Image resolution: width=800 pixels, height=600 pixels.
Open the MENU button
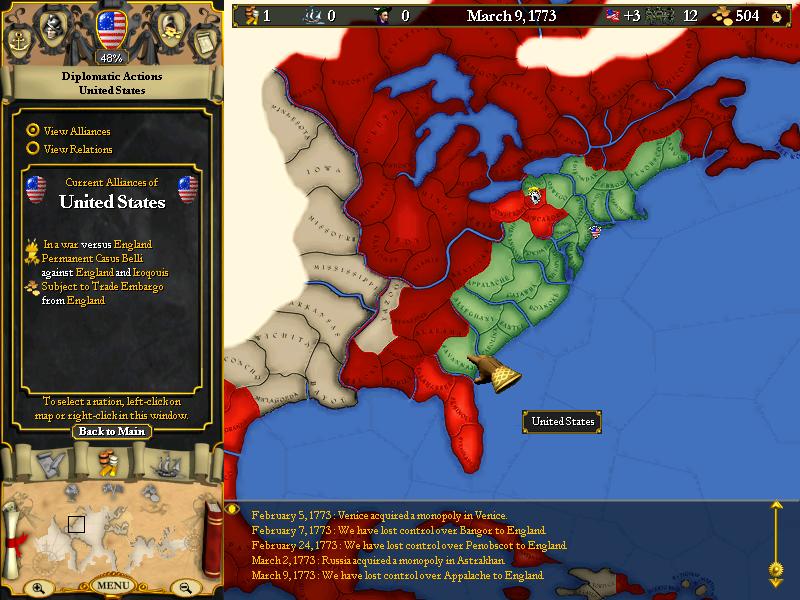(x=111, y=585)
